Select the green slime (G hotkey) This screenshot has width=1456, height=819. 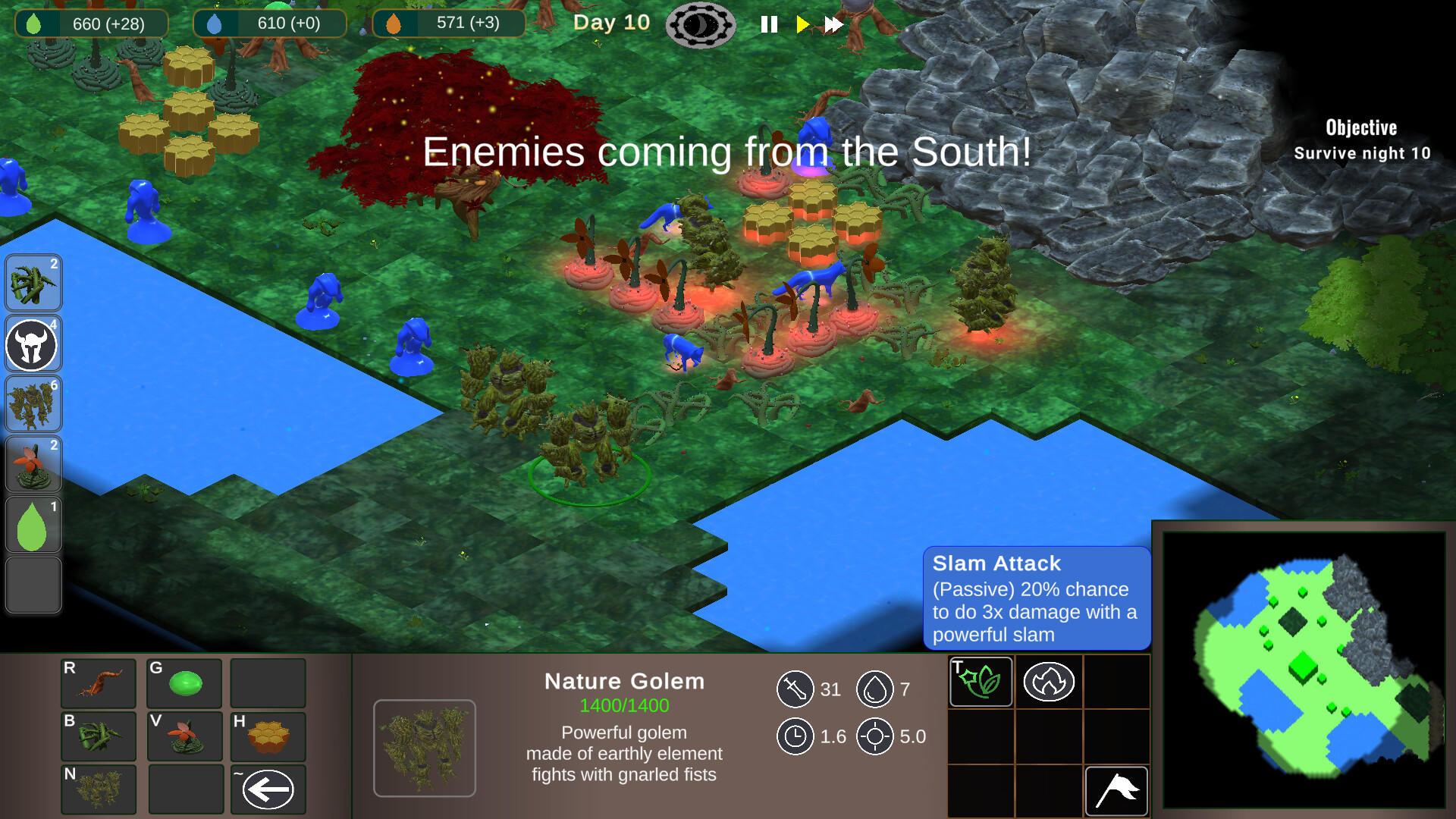184,683
